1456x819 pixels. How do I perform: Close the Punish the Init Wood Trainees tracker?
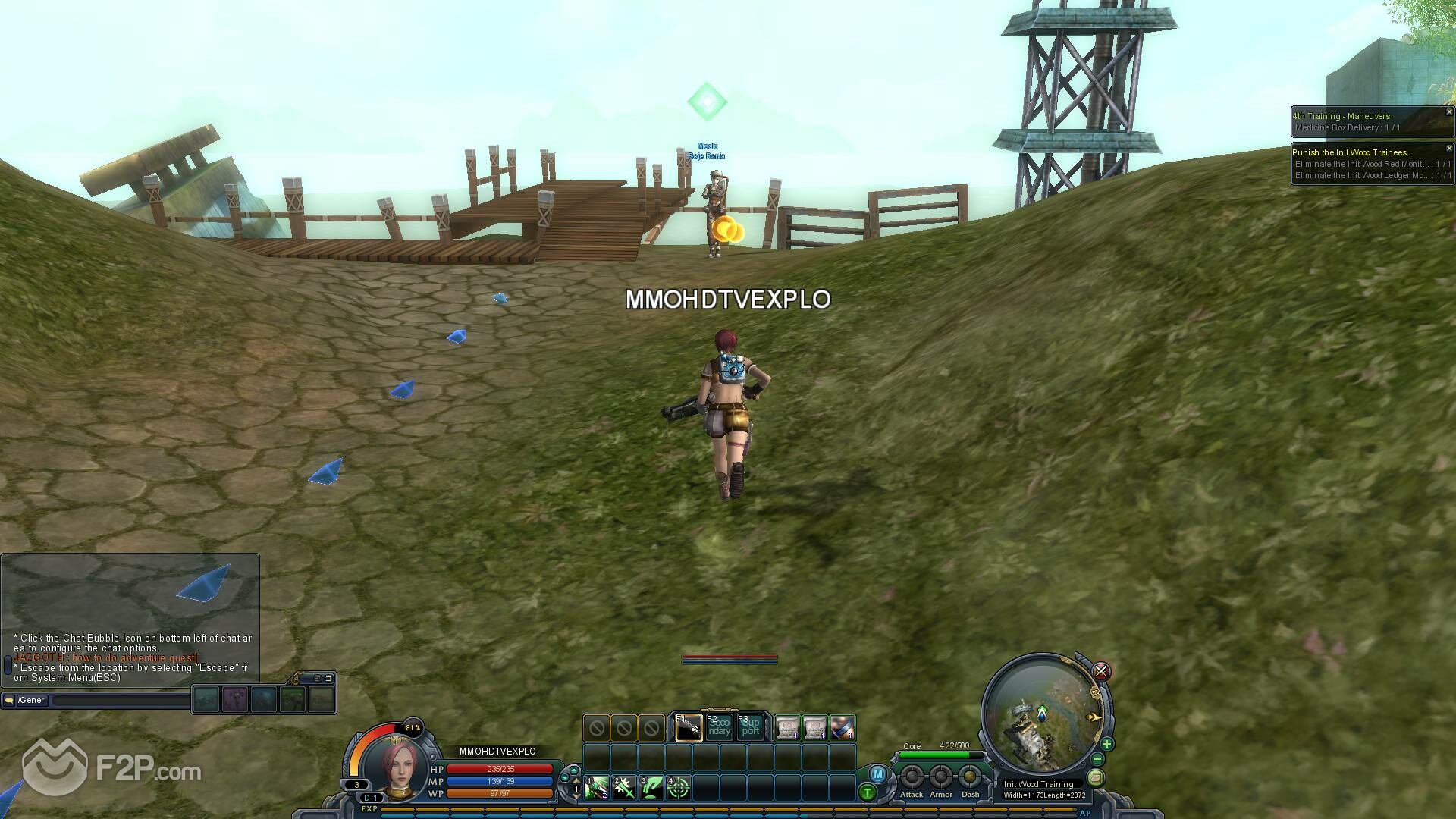click(x=1448, y=149)
